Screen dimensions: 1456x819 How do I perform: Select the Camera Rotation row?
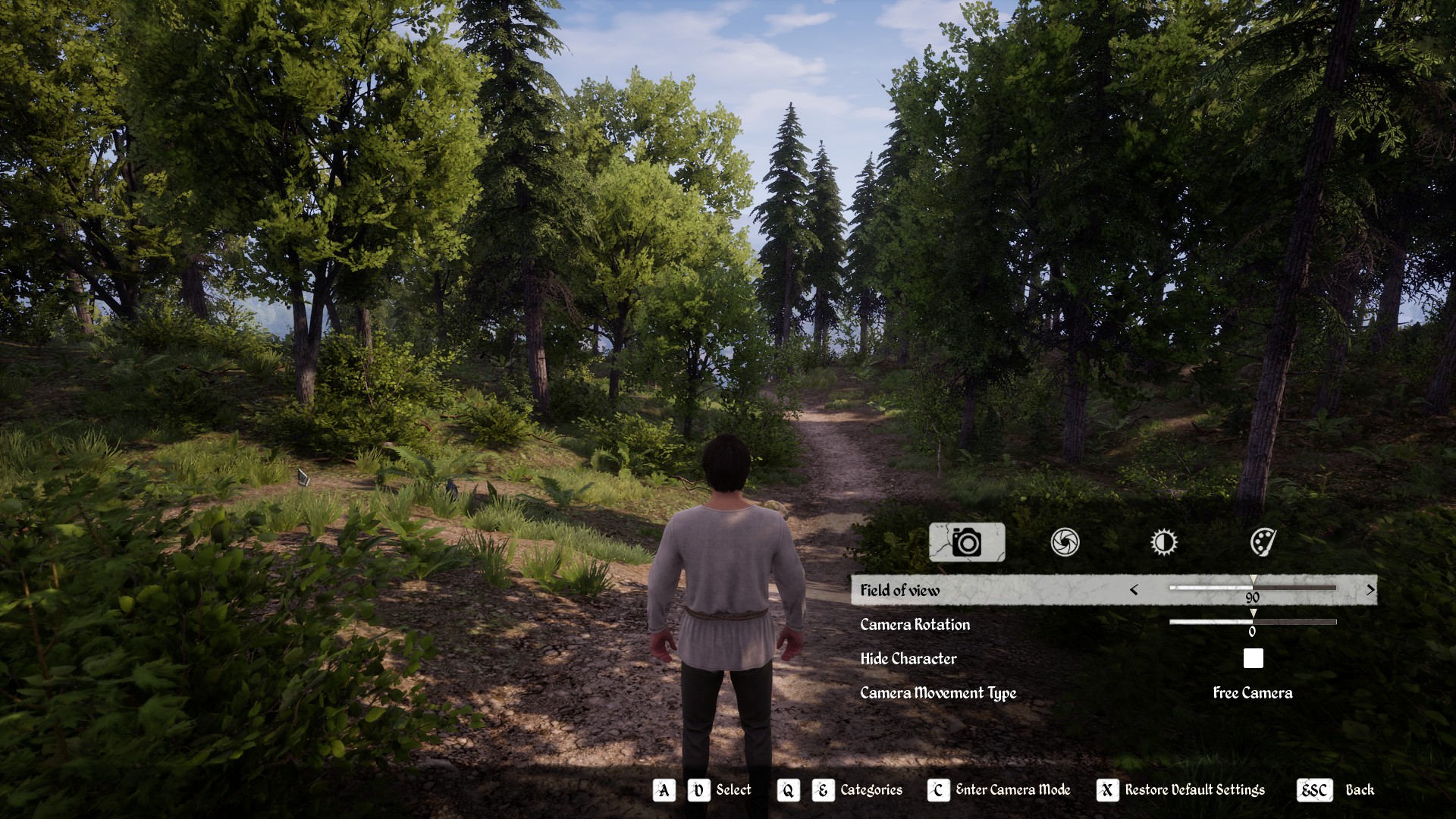(x=915, y=625)
